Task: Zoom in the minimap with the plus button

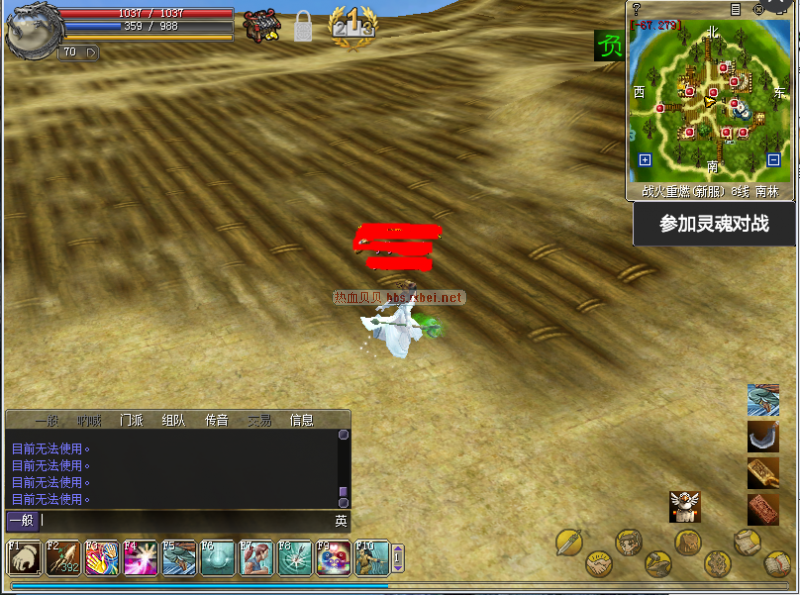Action: click(x=645, y=160)
